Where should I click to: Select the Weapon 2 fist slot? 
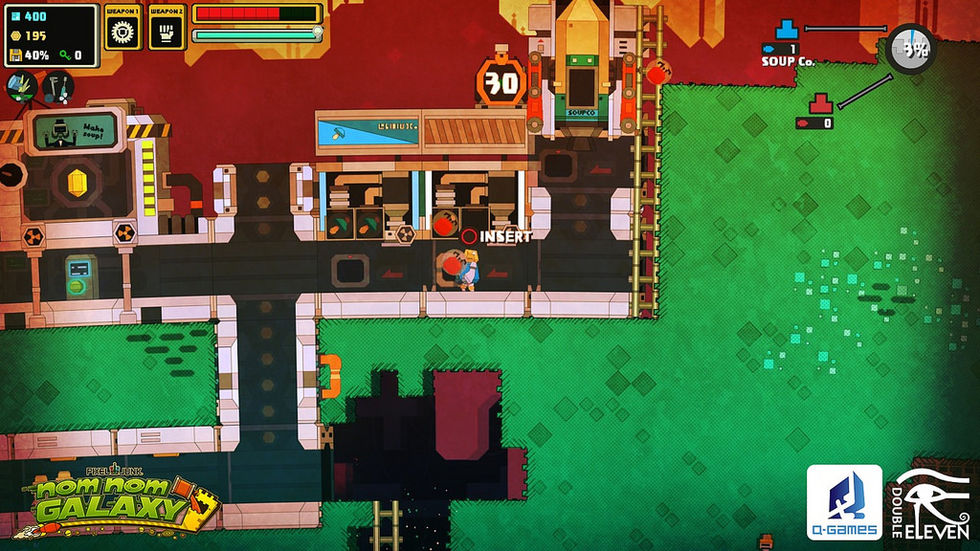[166, 33]
